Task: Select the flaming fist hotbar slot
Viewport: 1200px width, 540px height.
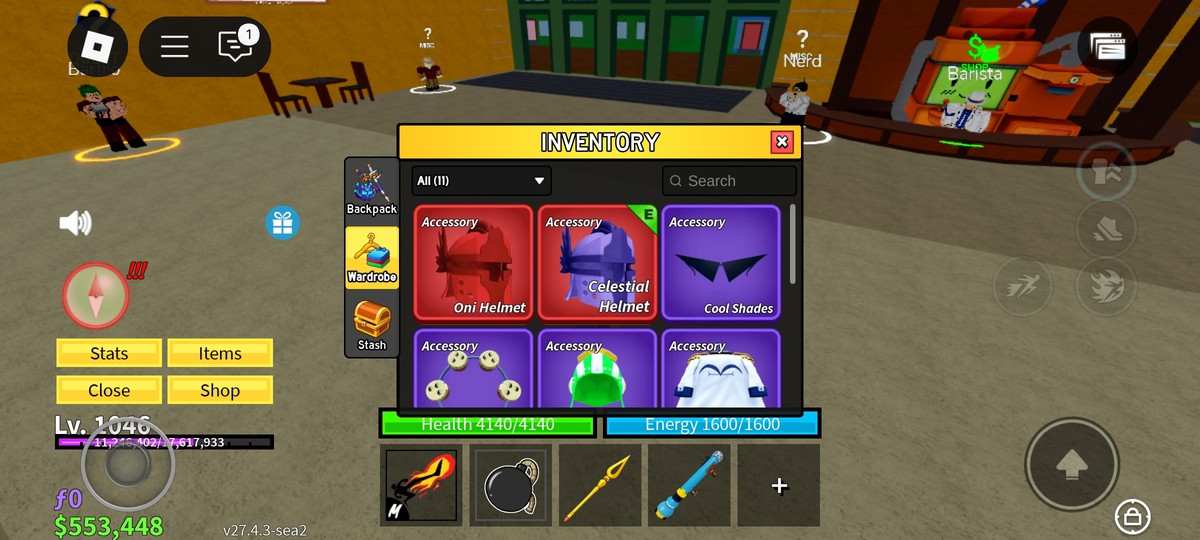Action: click(x=422, y=486)
